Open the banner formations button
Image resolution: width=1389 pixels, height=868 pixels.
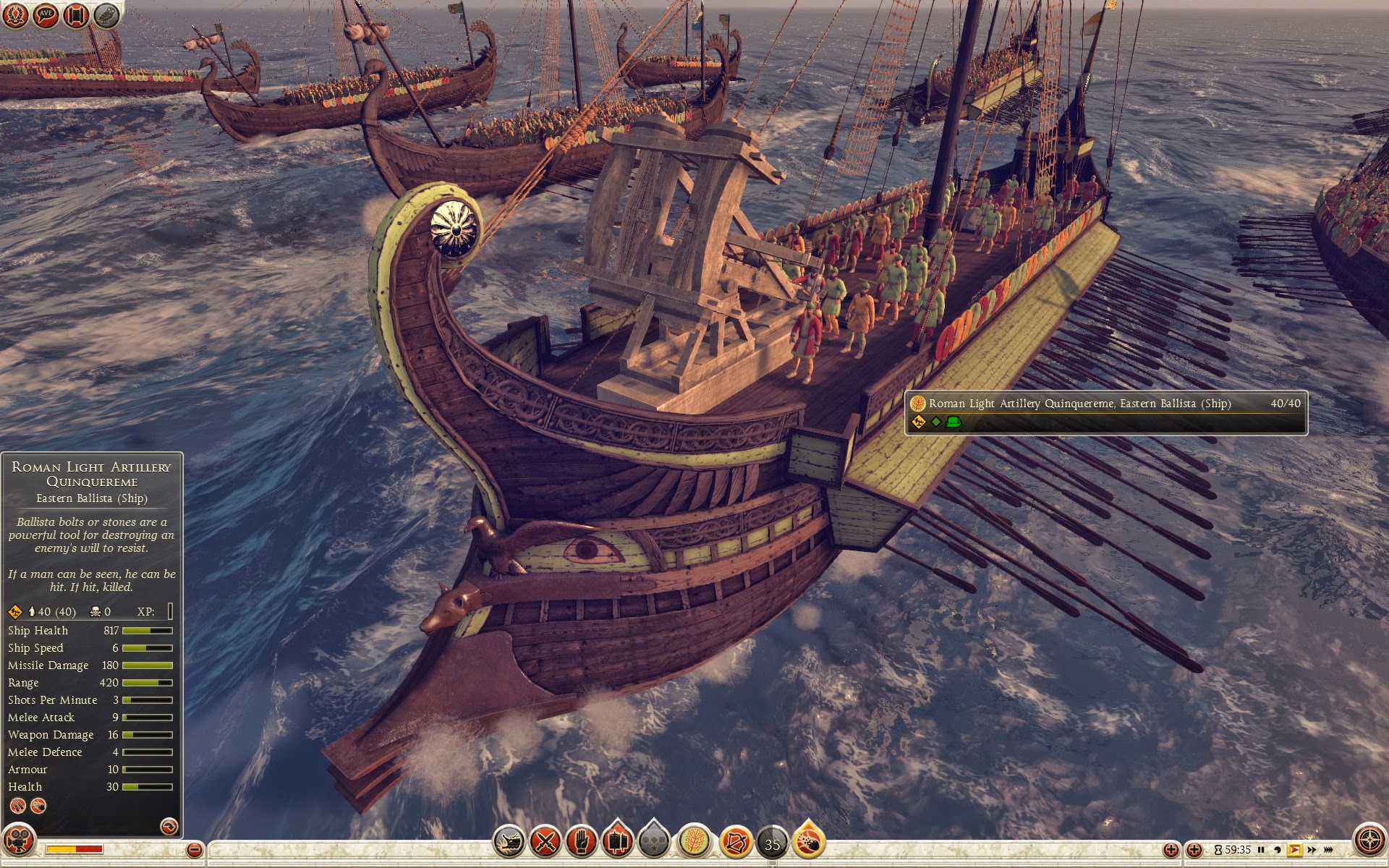pos(617,842)
